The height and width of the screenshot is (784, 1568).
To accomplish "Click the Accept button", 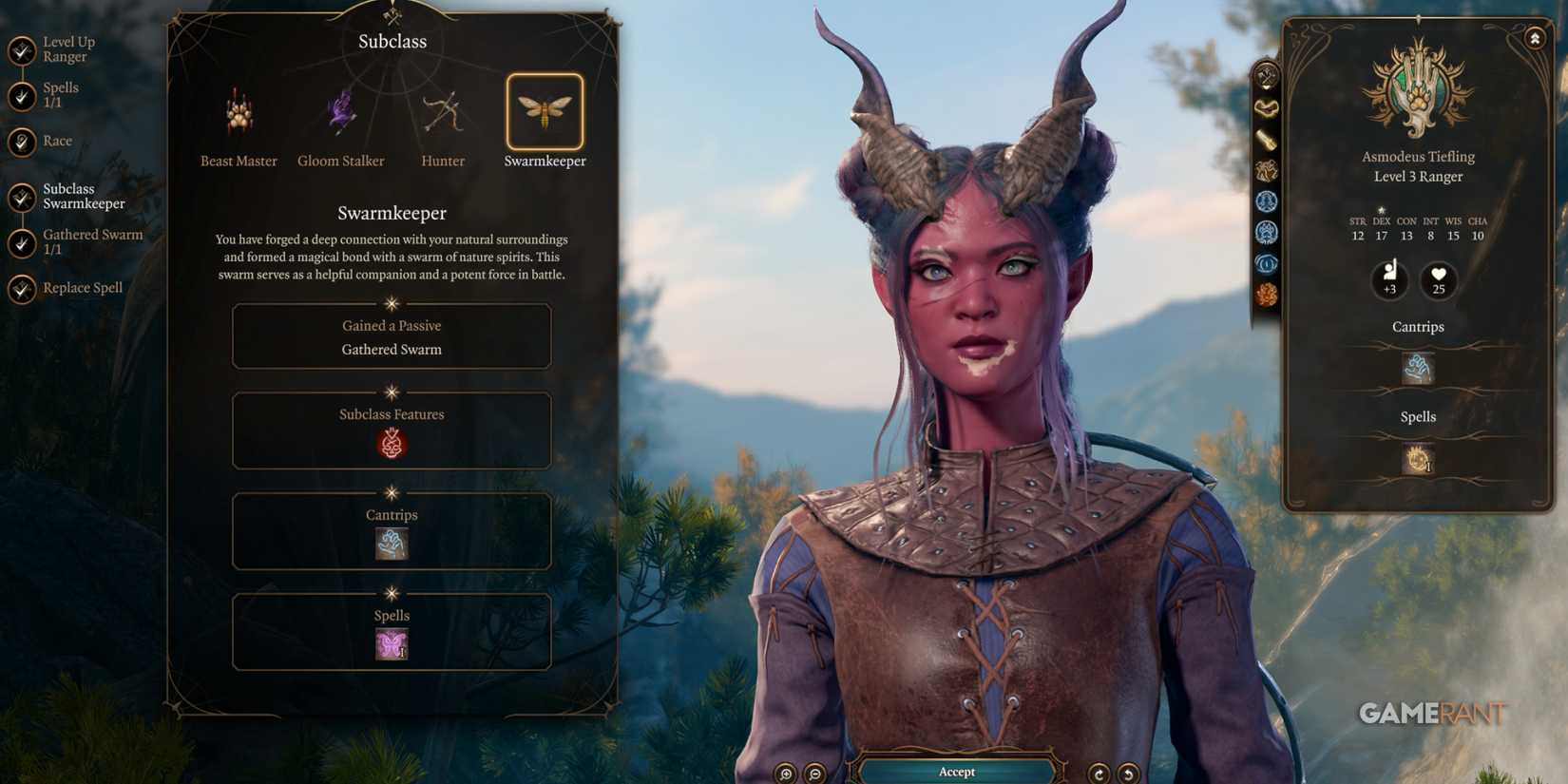I will pyautogui.click(x=955, y=772).
